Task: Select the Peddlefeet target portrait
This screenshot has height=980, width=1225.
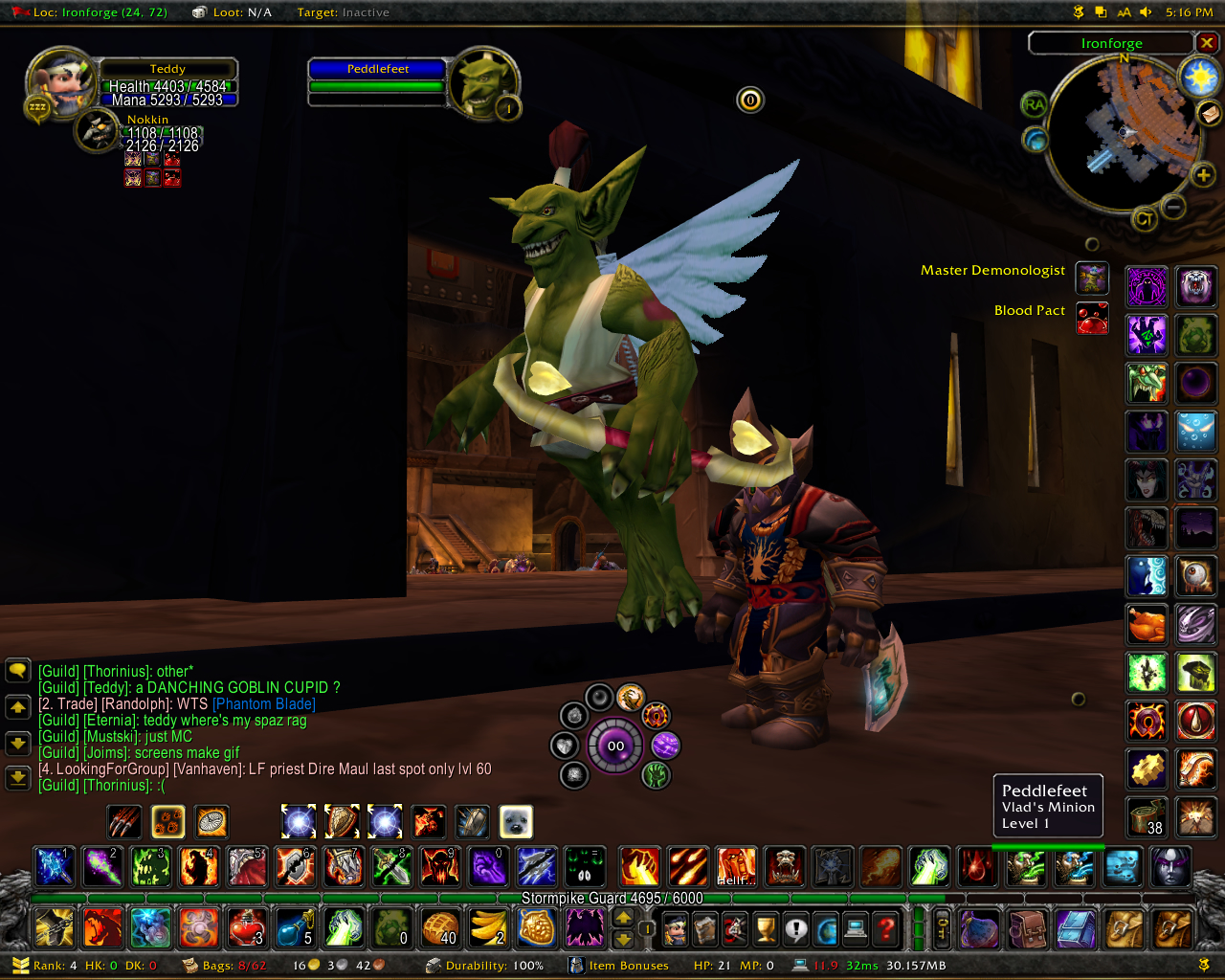Action: click(483, 83)
